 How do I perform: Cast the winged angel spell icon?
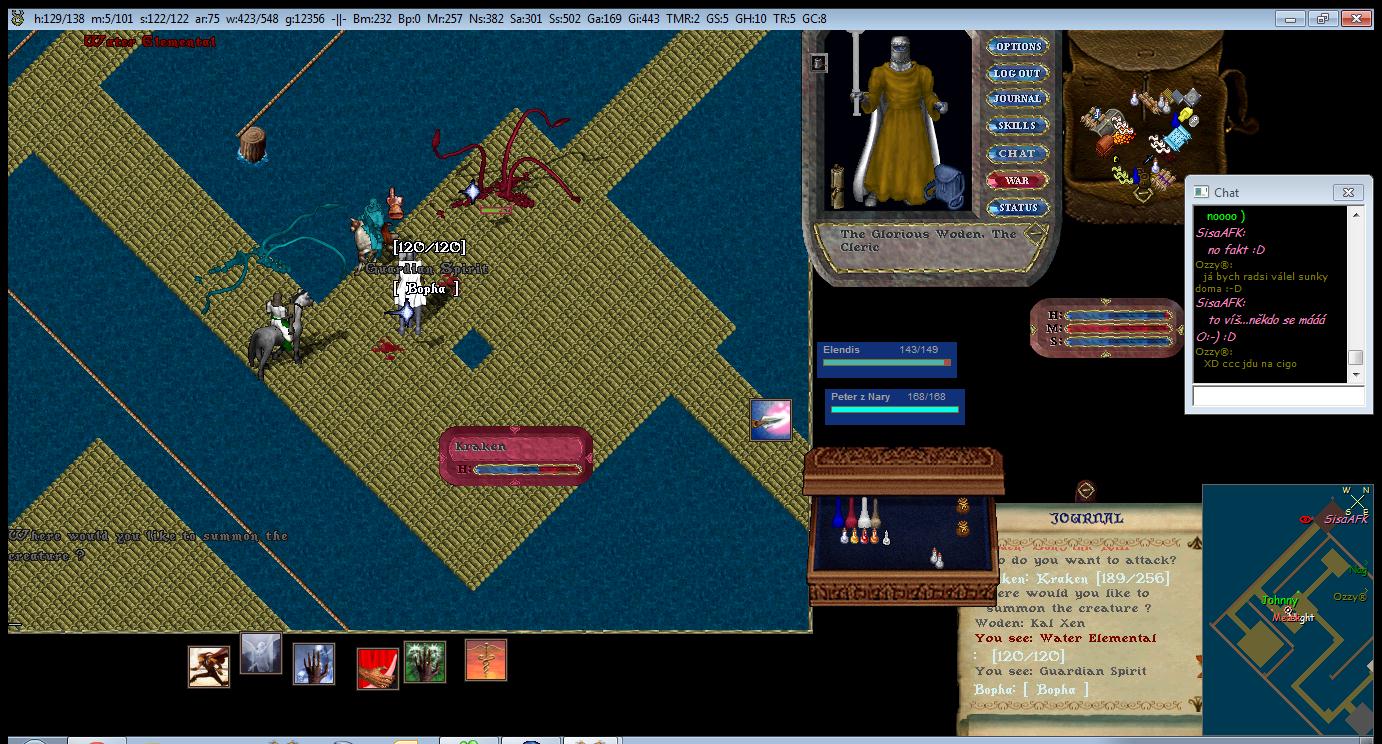[261, 654]
